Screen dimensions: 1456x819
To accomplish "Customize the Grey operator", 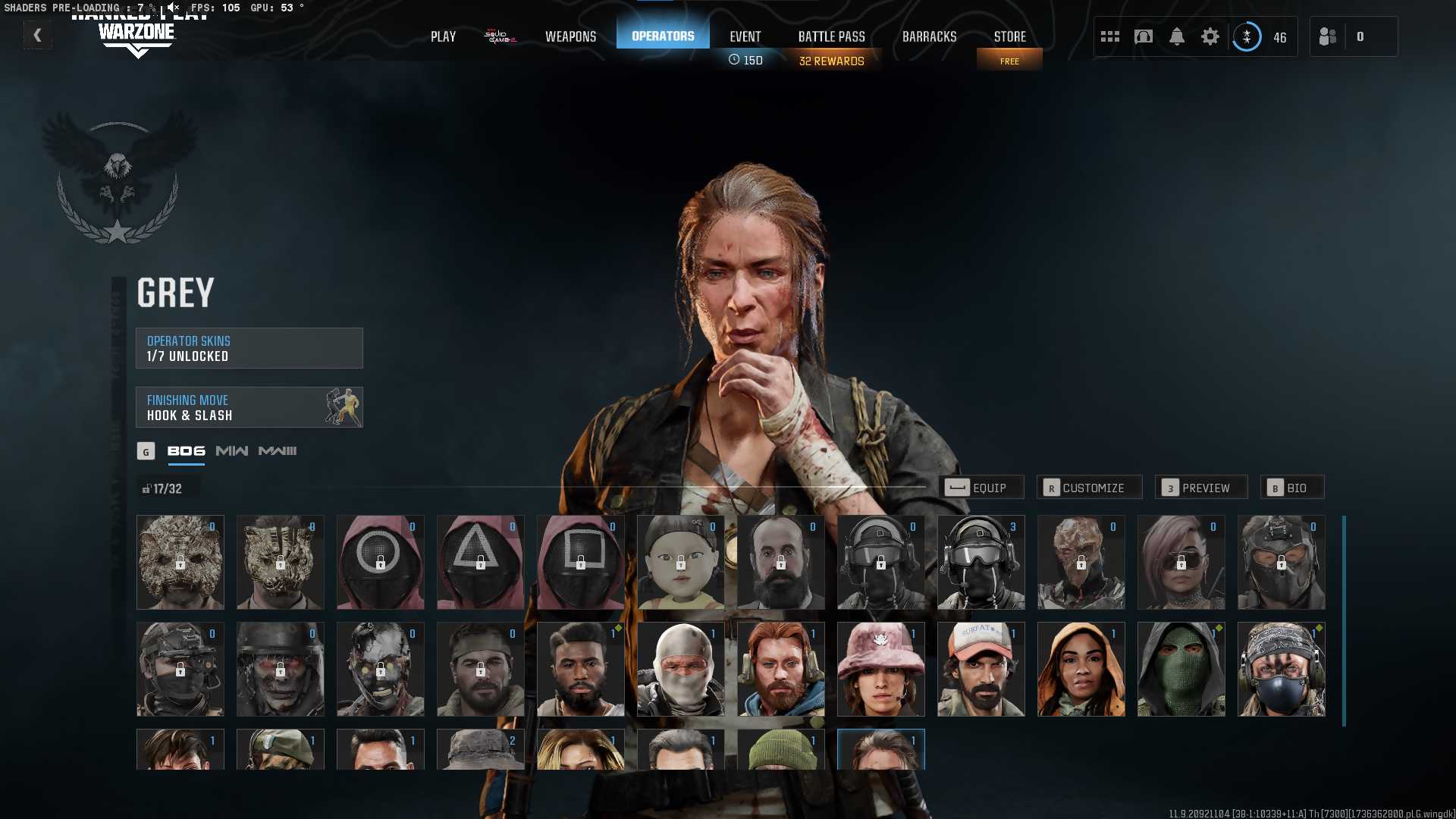I will click(x=1089, y=488).
